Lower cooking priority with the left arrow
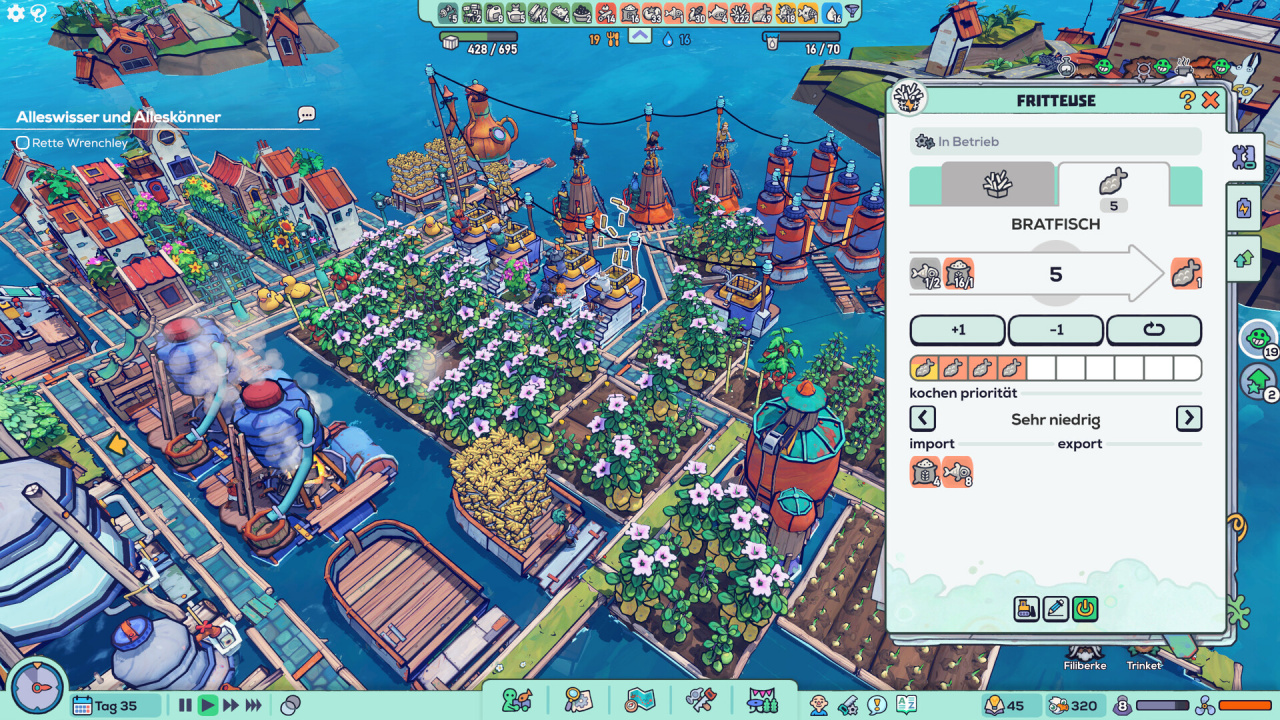This screenshot has width=1280, height=720. coord(922,418)
